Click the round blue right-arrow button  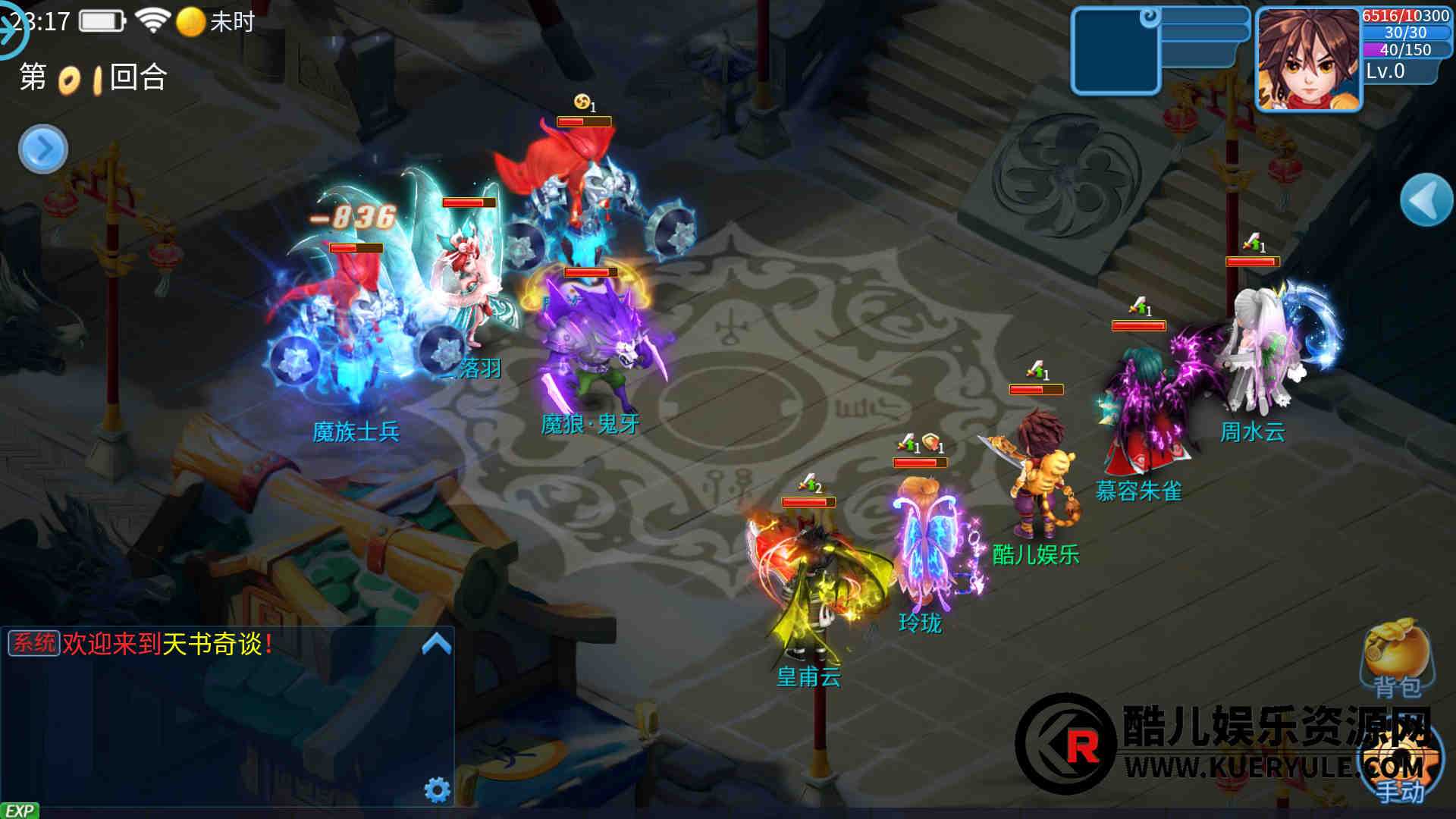tap(43, 149)
